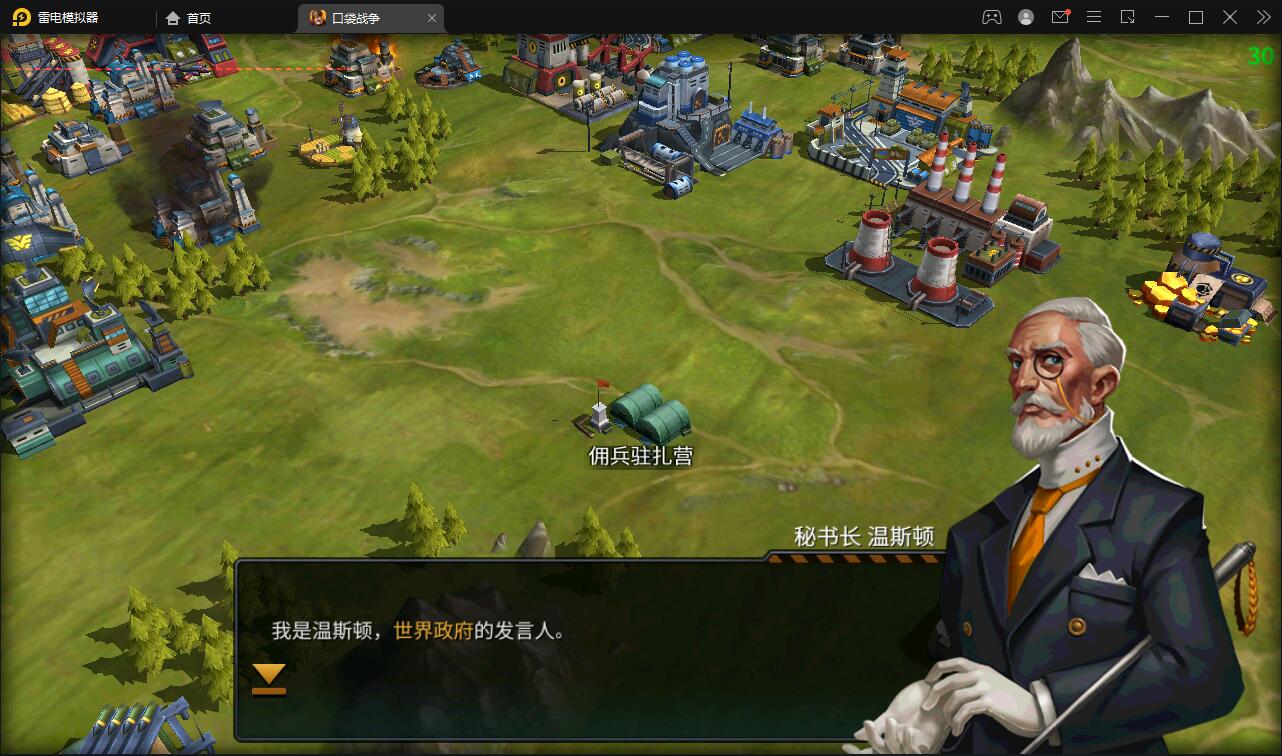Check new mail via the envelope icon
1282x756 pixels.
point(1060,17)
